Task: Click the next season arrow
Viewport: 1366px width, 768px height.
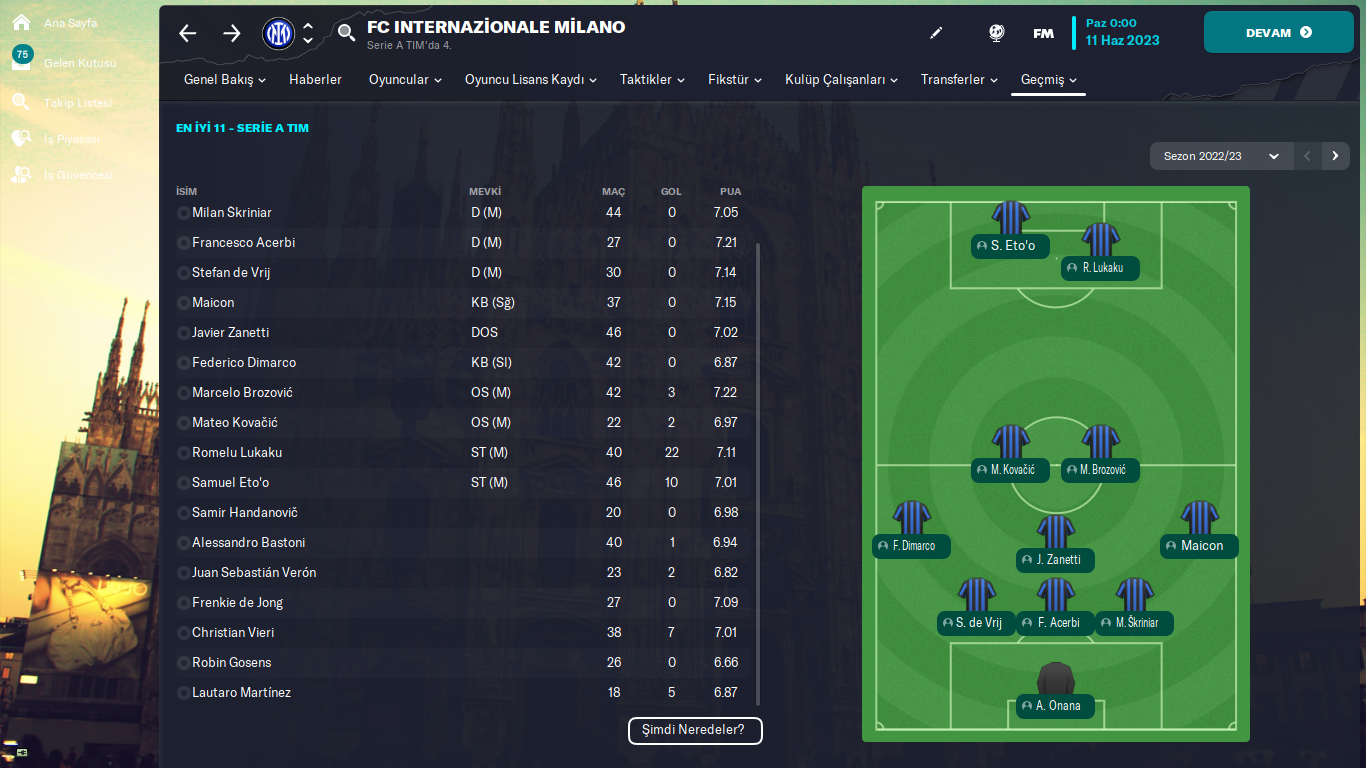Action: tap(1335, 156)
